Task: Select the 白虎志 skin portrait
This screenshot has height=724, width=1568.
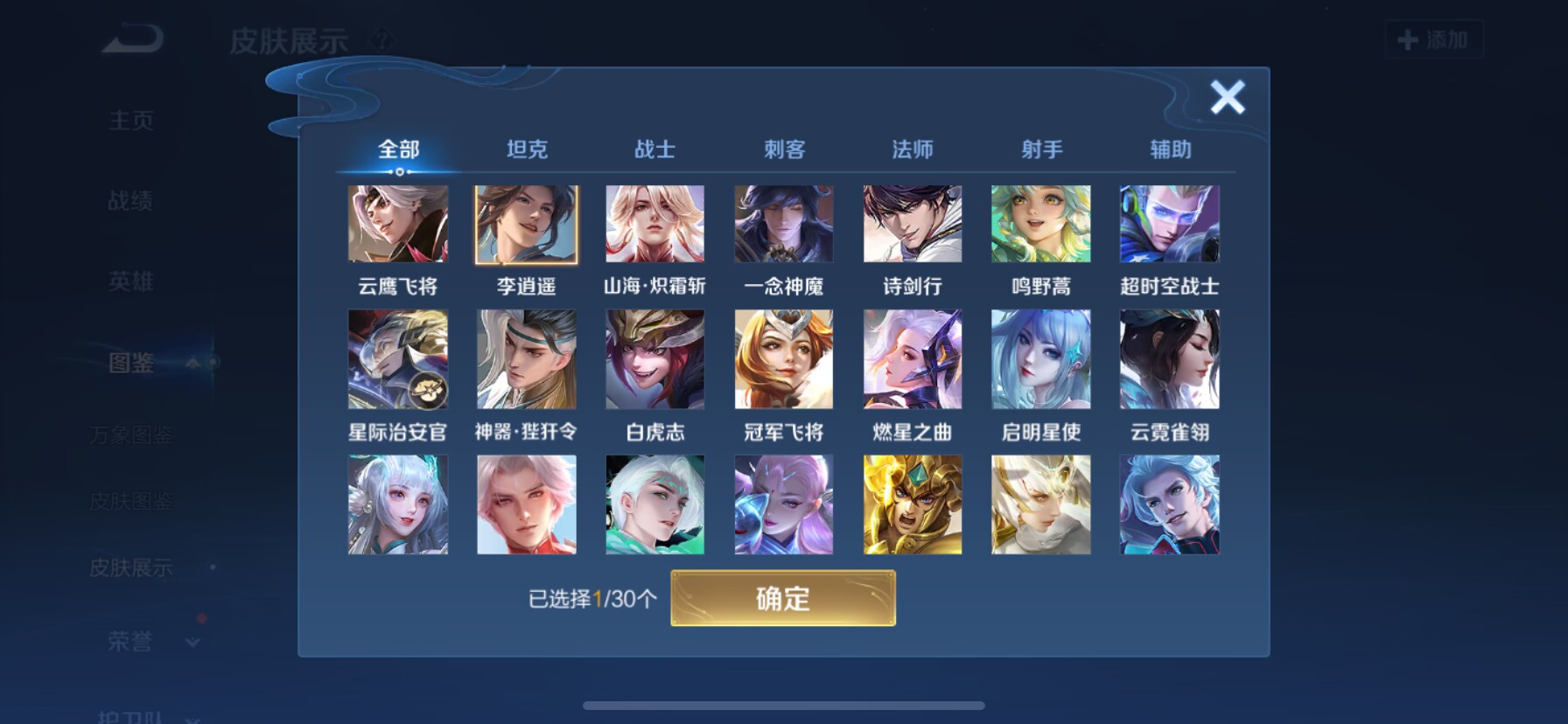Action: pyautogui.click(x=654, y=359)
